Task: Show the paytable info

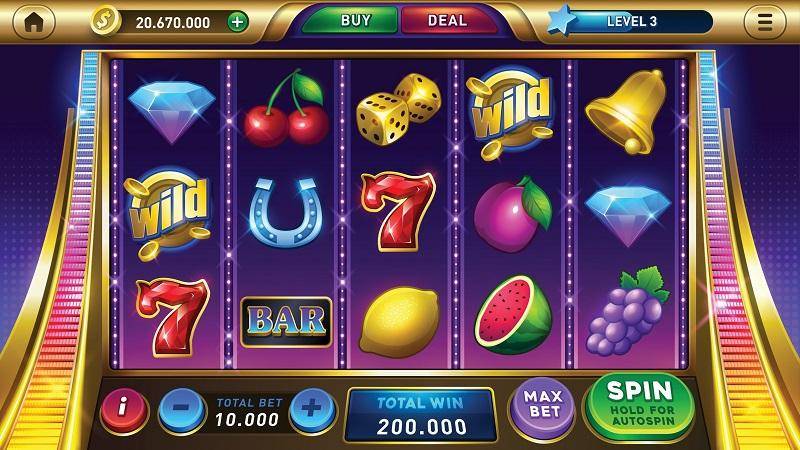Action: click(124, 407)
